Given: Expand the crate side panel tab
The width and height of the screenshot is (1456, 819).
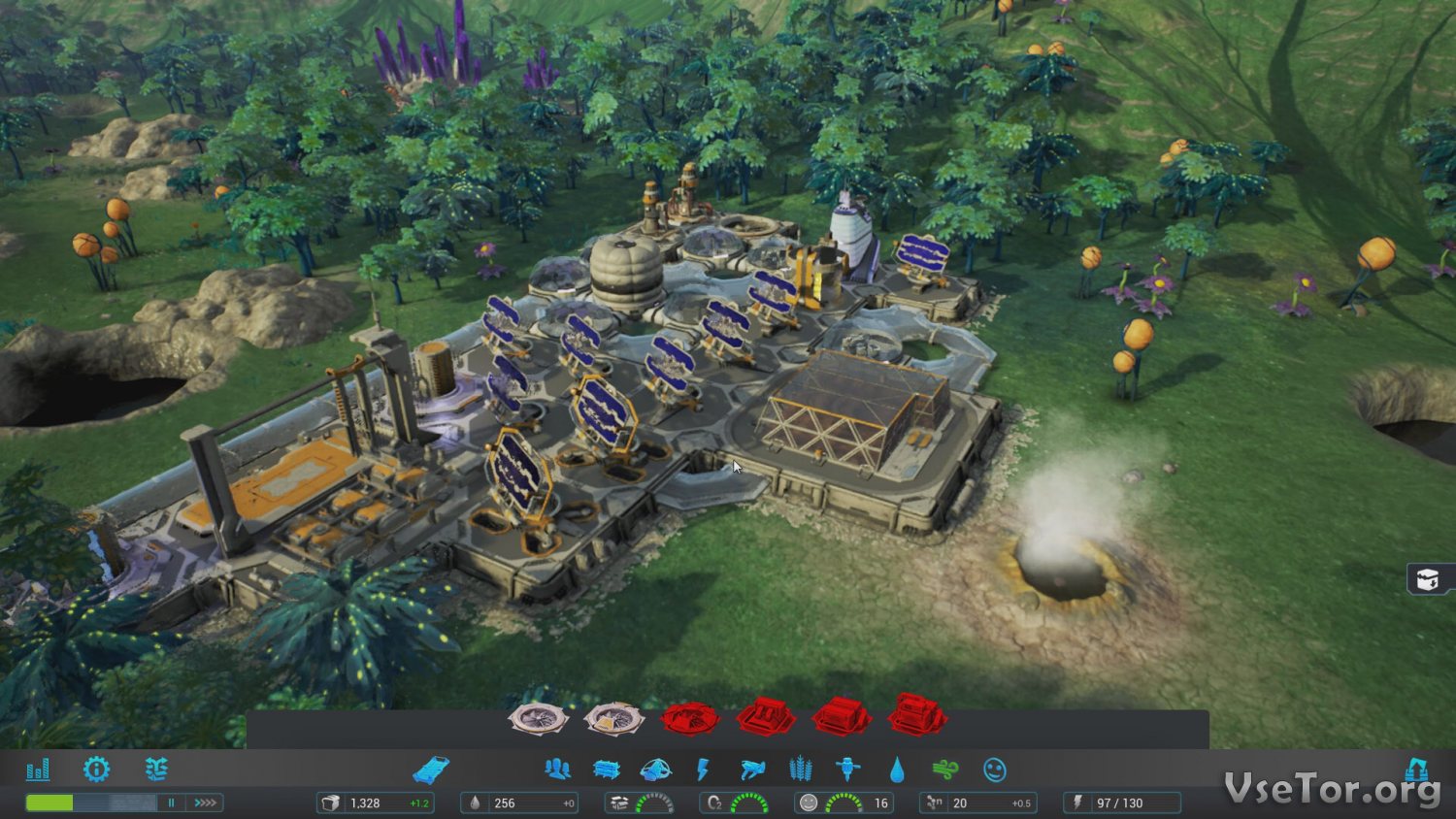Looking at the screenshot, I should 1429,579.
